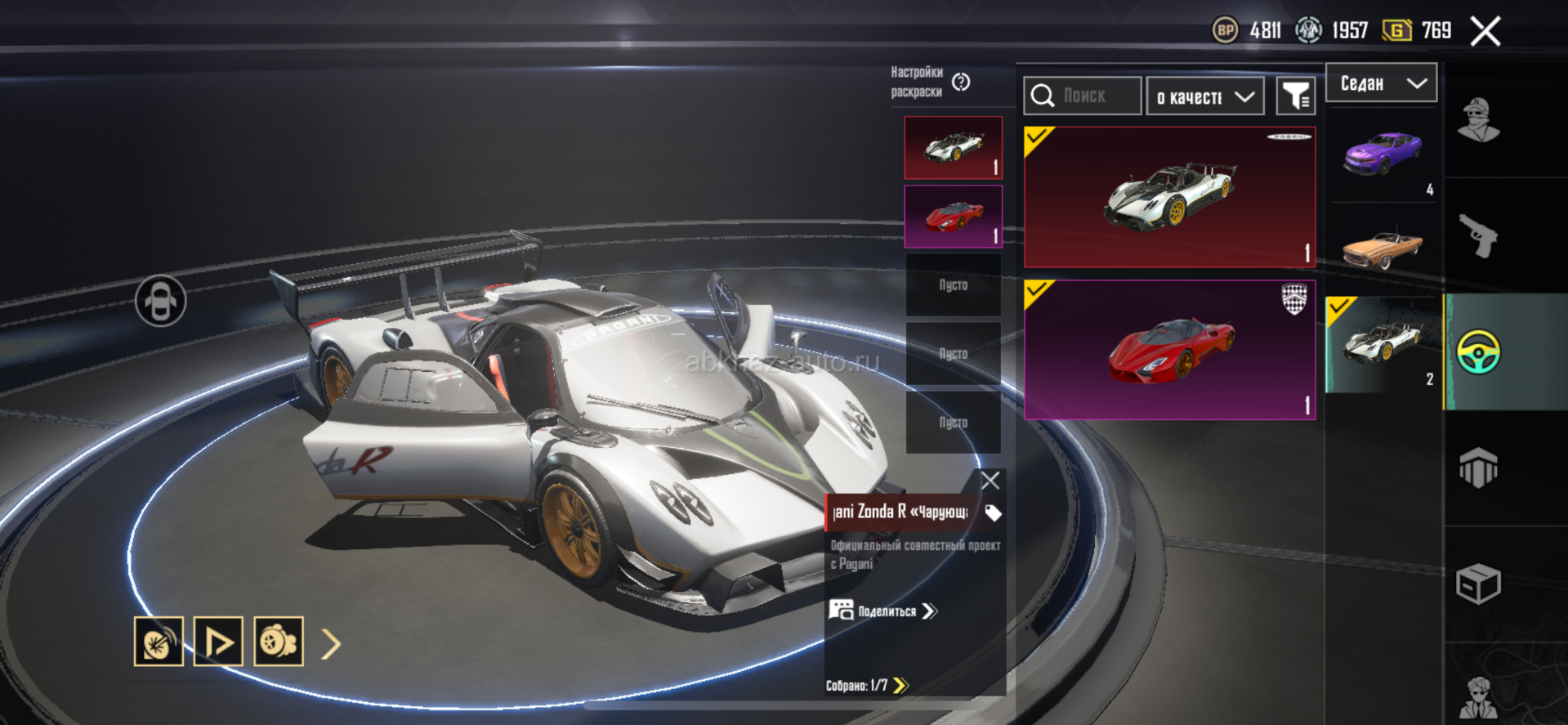The height and width of the screenshot is (725, 1568).
Task: Choose the orange convertible in the list
Action: (1383, 248)
